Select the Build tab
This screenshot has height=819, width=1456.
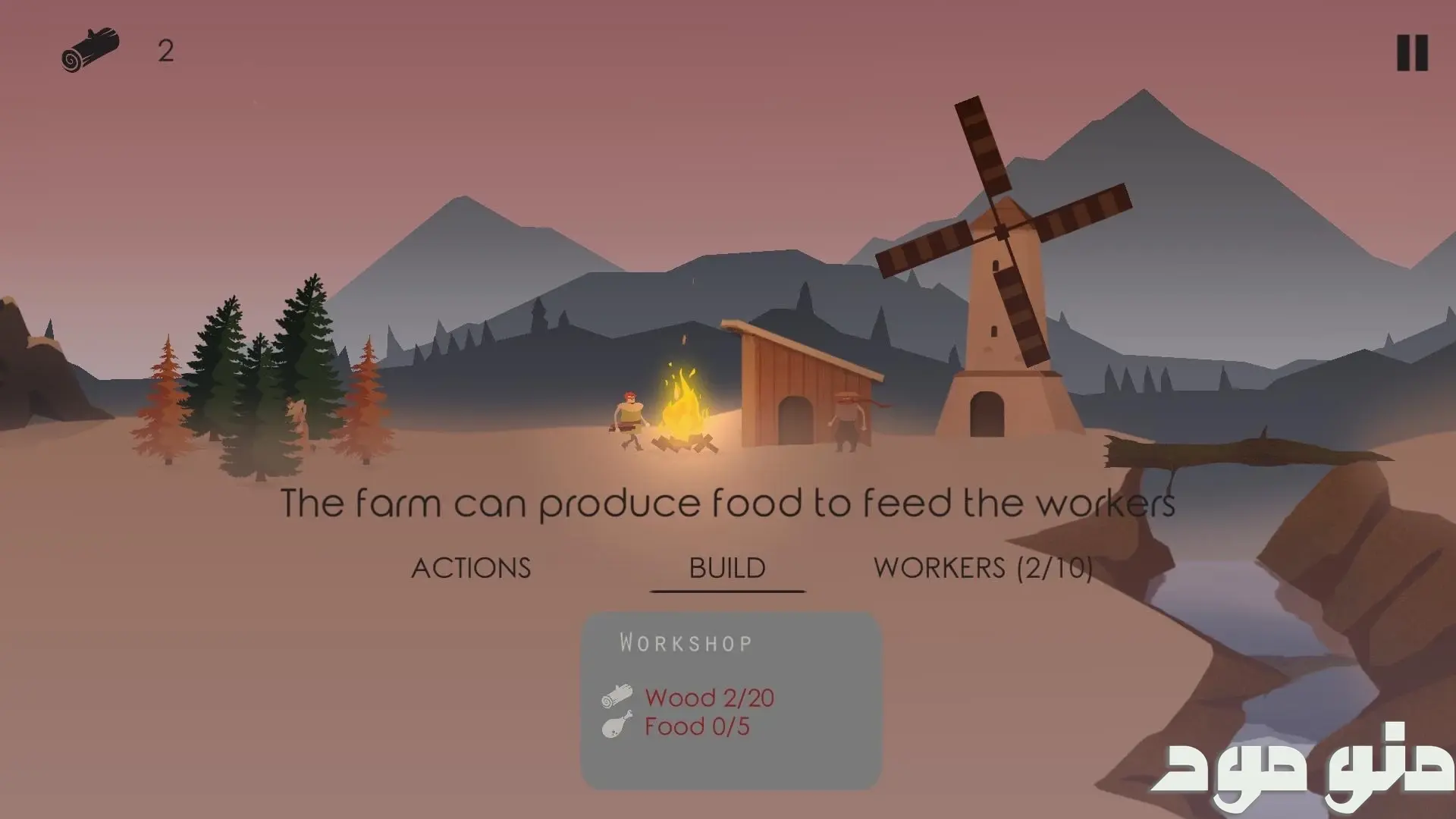[x=727, y=568]
